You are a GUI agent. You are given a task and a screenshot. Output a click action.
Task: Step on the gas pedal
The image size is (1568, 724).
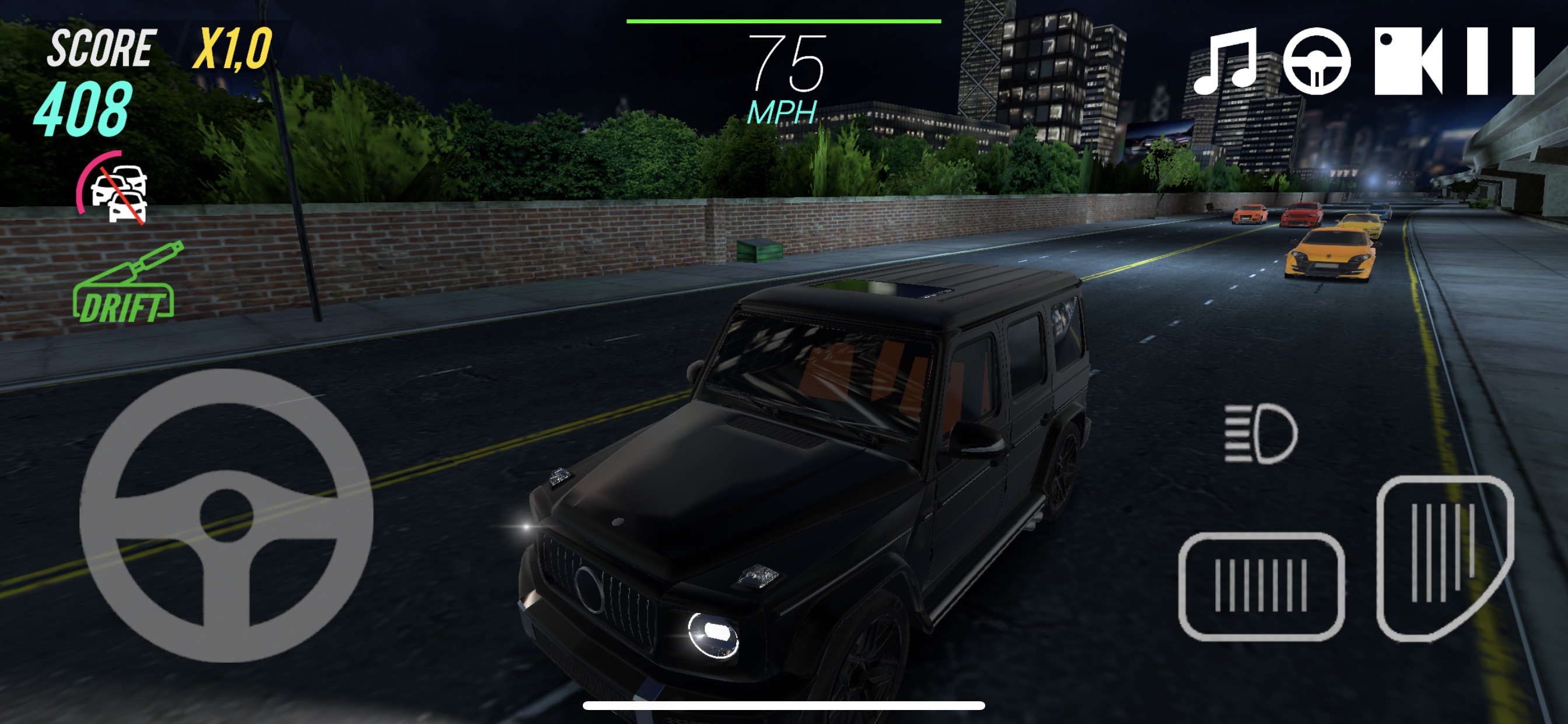pos(1444,557)
